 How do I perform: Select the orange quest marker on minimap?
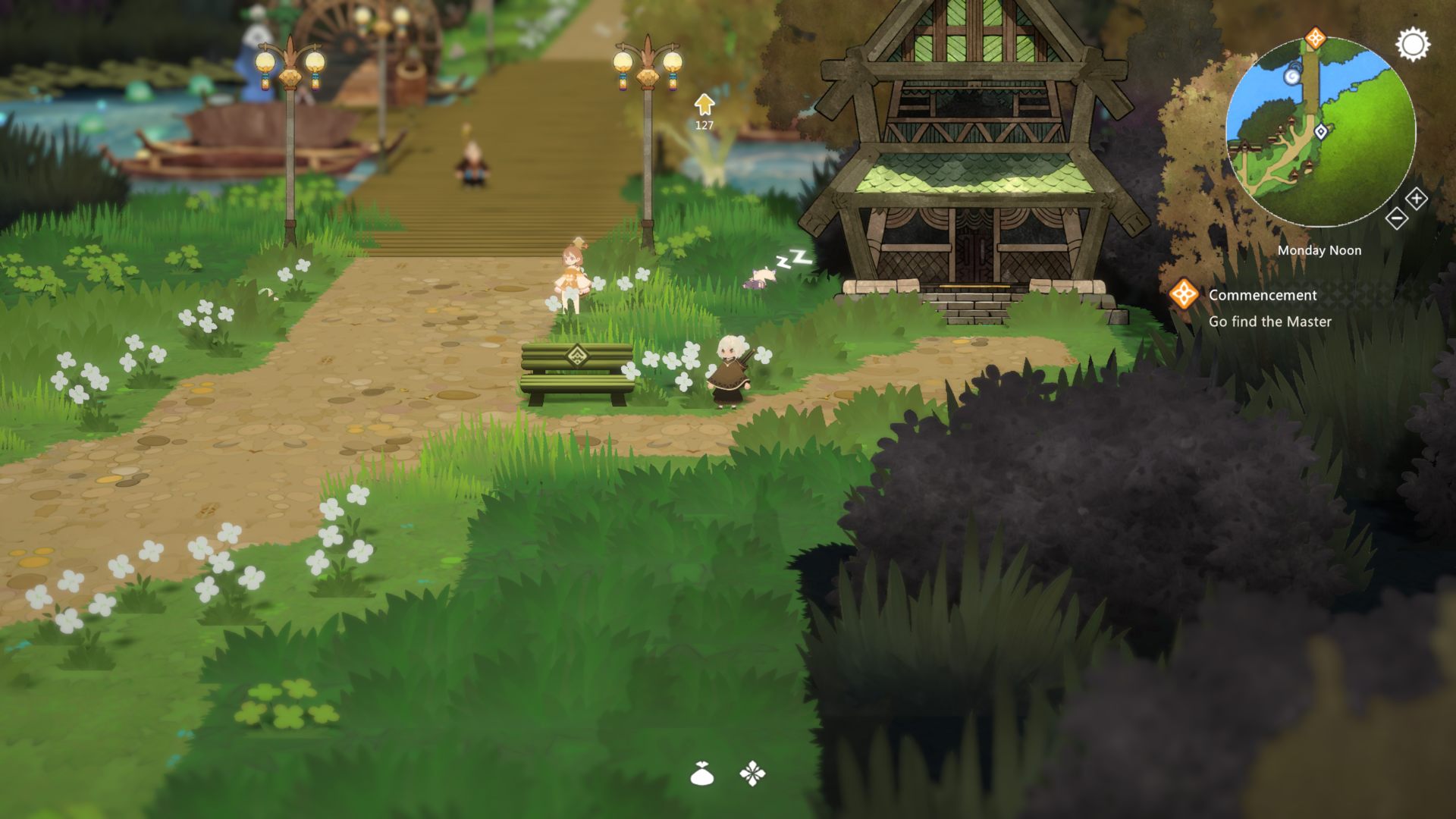(1315, 38)
